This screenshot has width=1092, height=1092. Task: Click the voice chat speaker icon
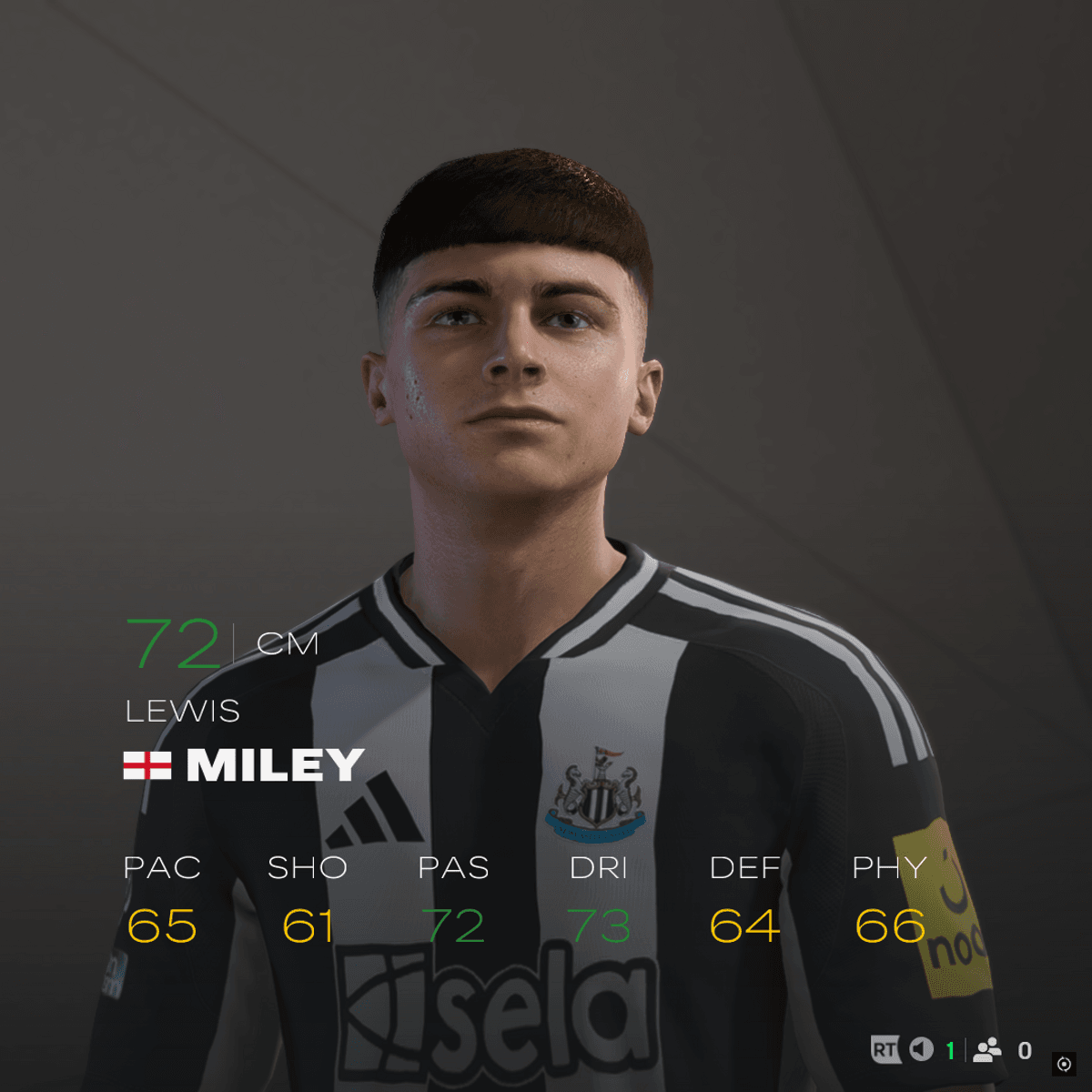click(922, 1050)
